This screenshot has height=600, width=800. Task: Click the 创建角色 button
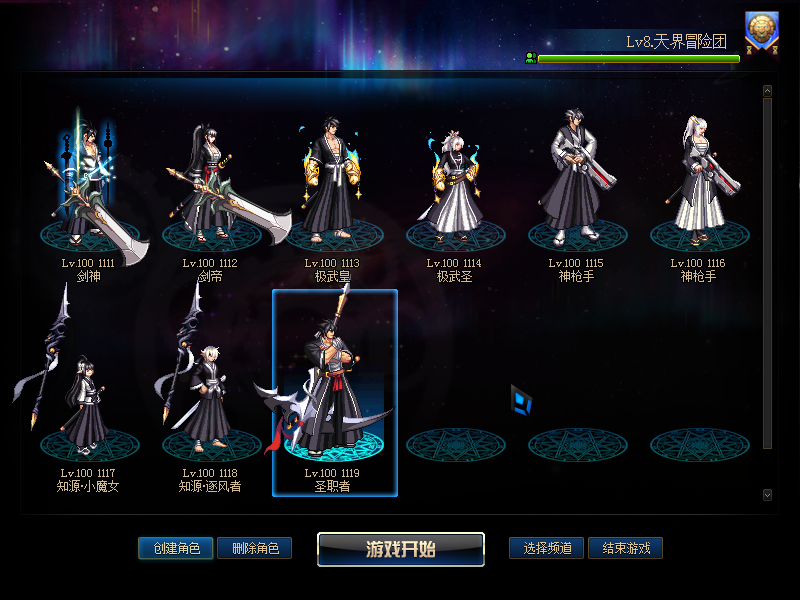click(176, 548)
